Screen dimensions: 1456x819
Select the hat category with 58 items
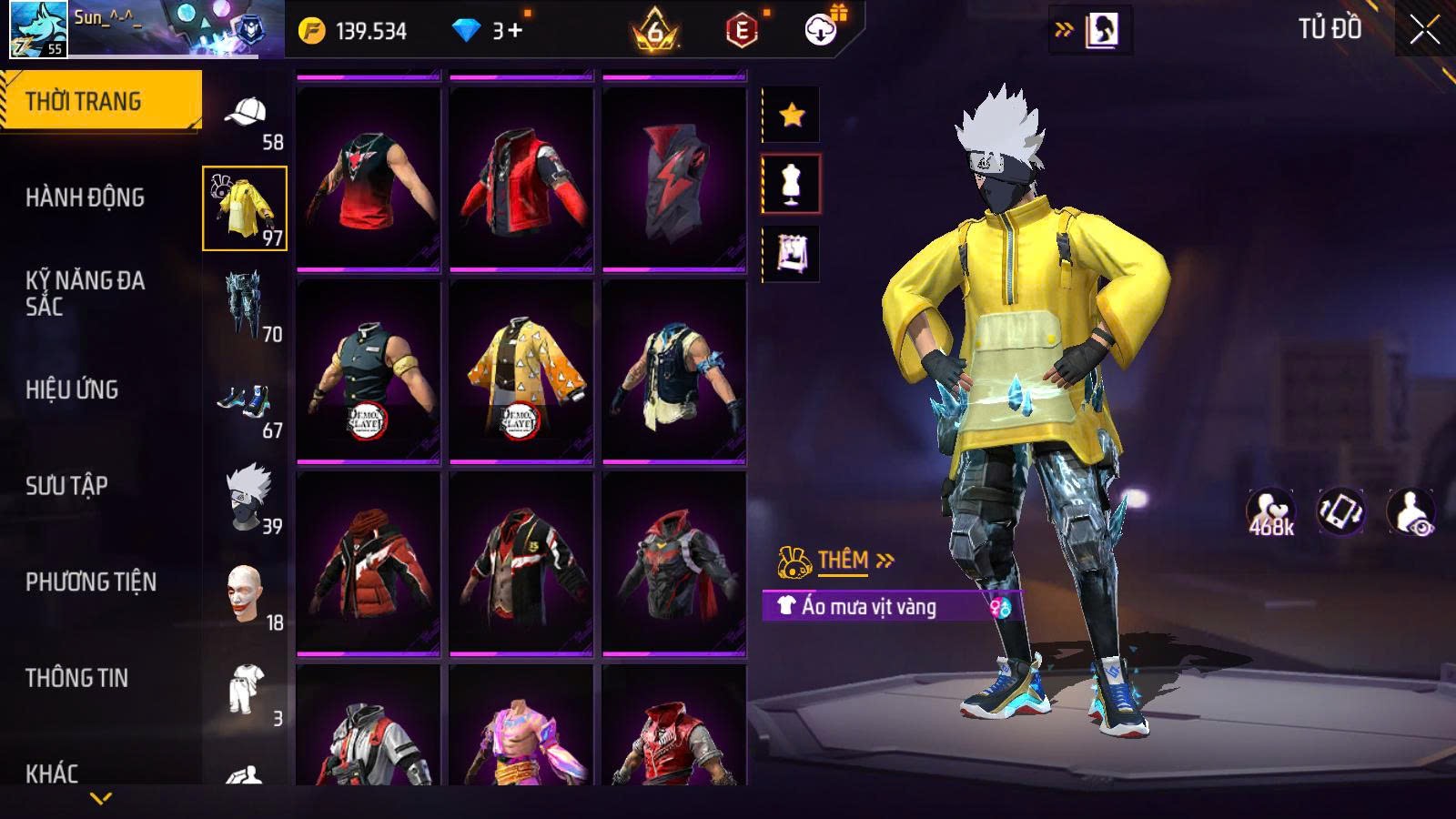click(246, 118)
